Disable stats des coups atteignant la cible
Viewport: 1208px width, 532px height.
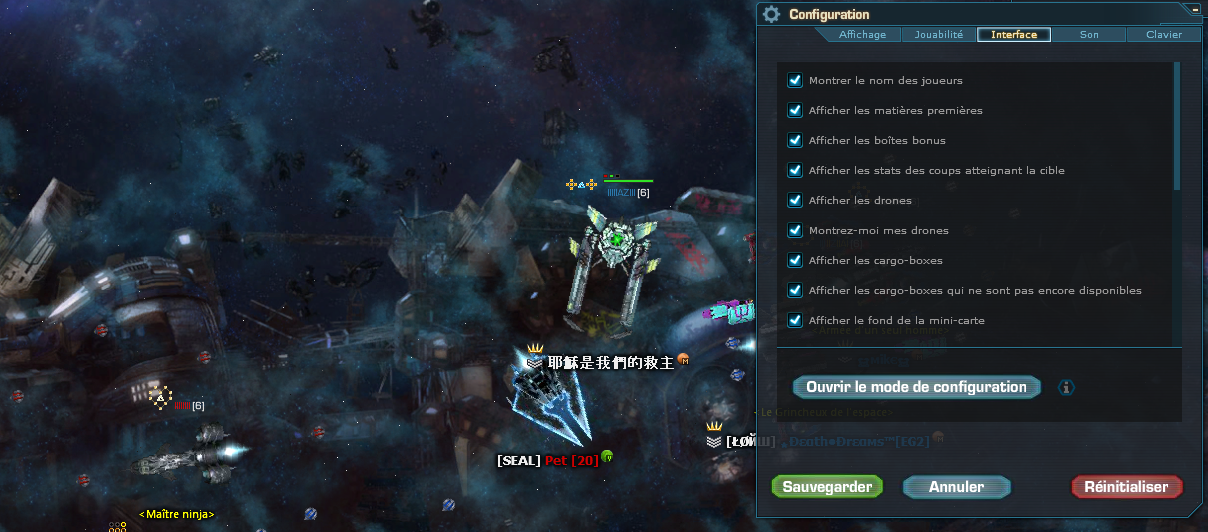click(x=796, y=170)
